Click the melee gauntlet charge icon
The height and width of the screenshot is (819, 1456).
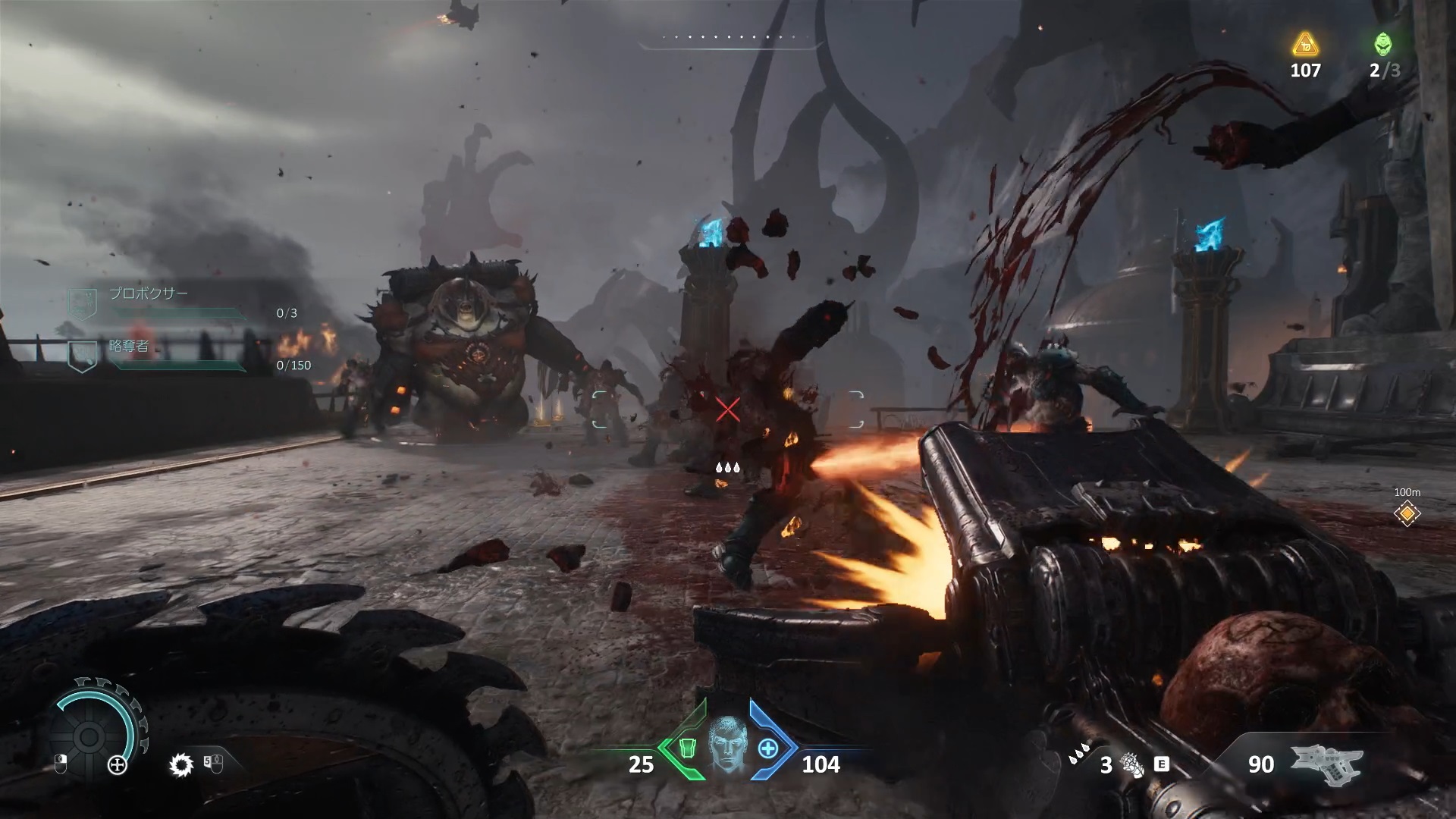pos(1132,764)
